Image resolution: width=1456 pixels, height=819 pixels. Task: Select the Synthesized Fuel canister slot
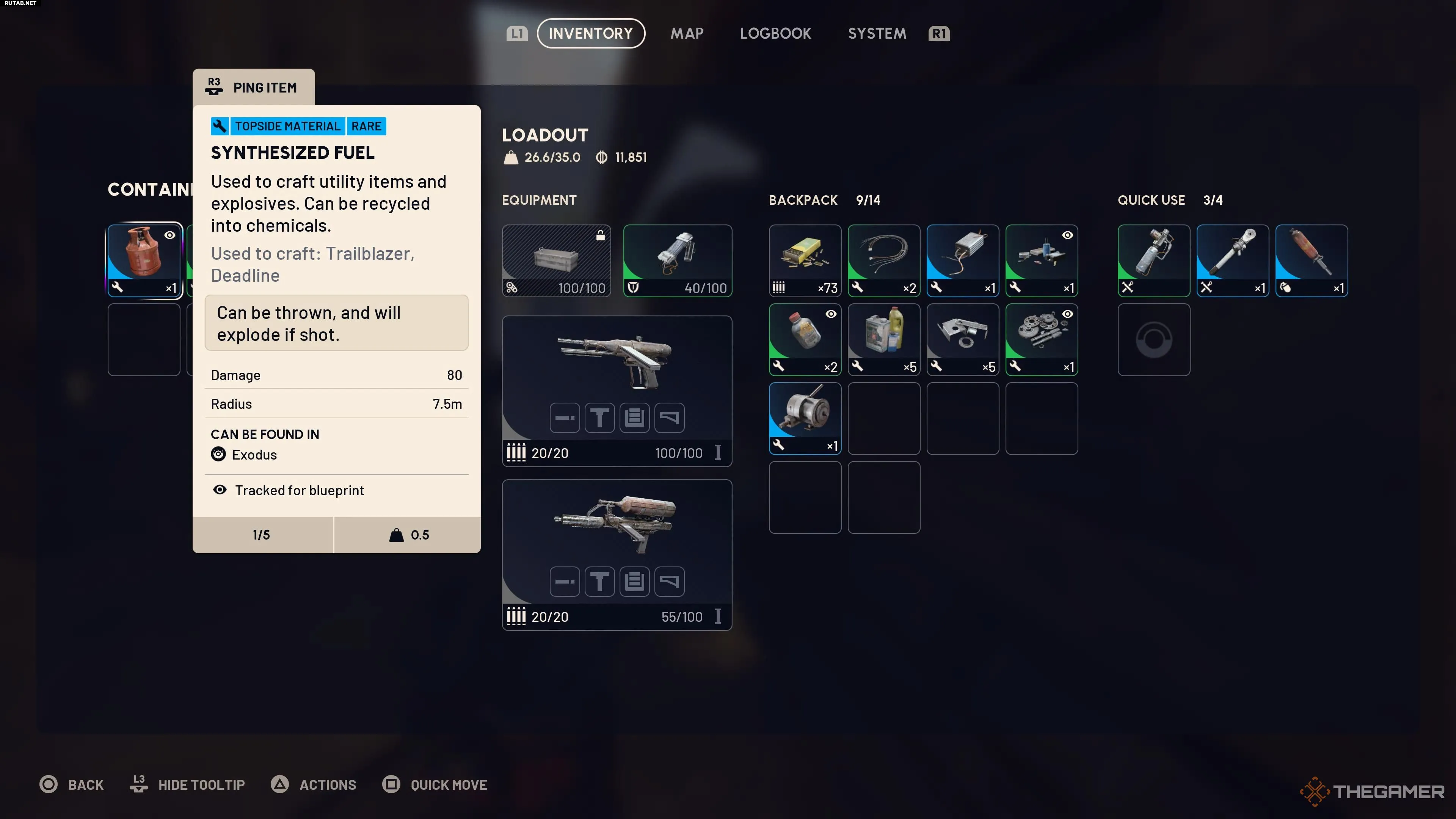(144, 260)
